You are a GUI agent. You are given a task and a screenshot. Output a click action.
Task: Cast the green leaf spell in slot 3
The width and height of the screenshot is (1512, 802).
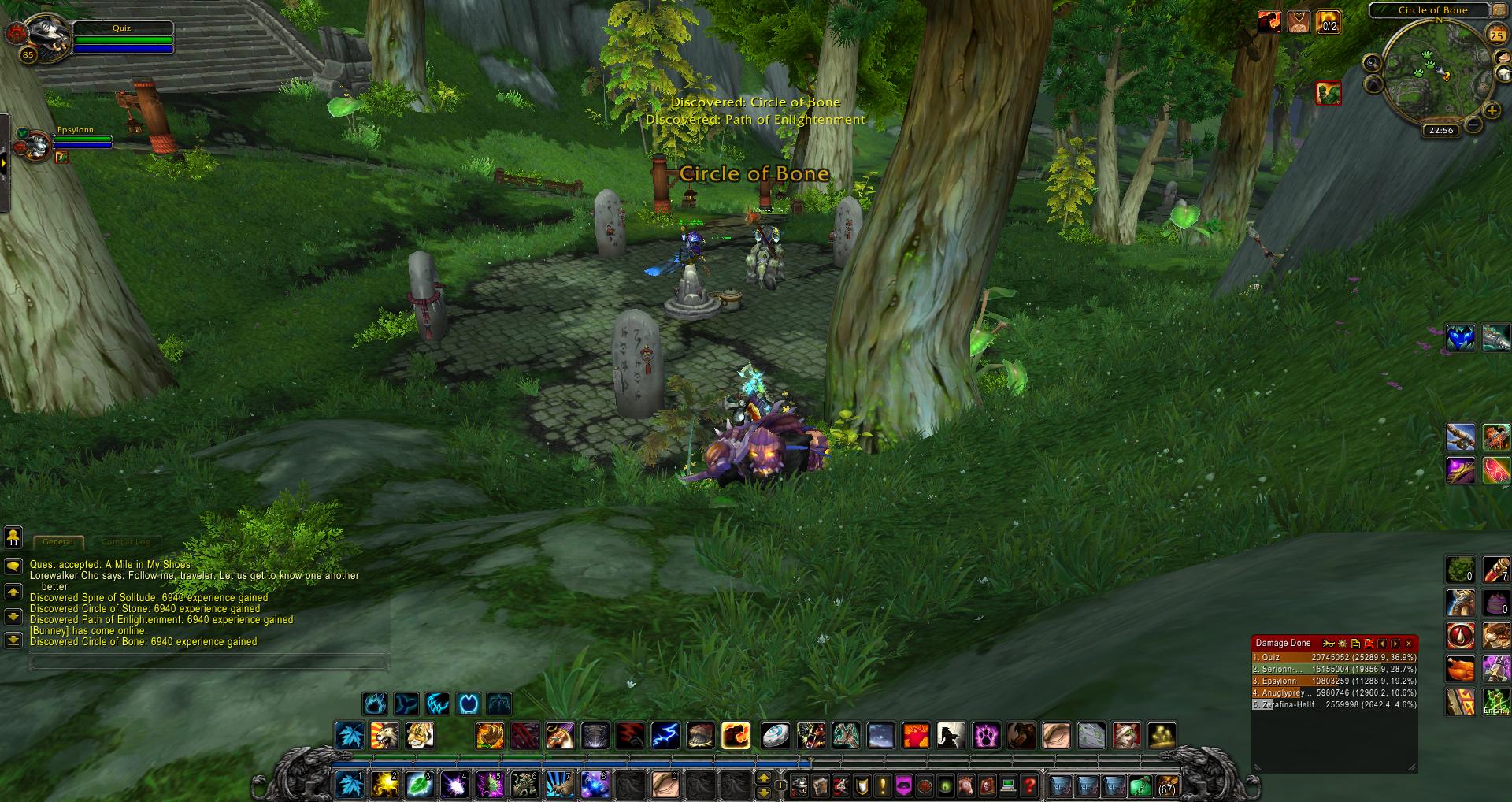click(419, 785)
